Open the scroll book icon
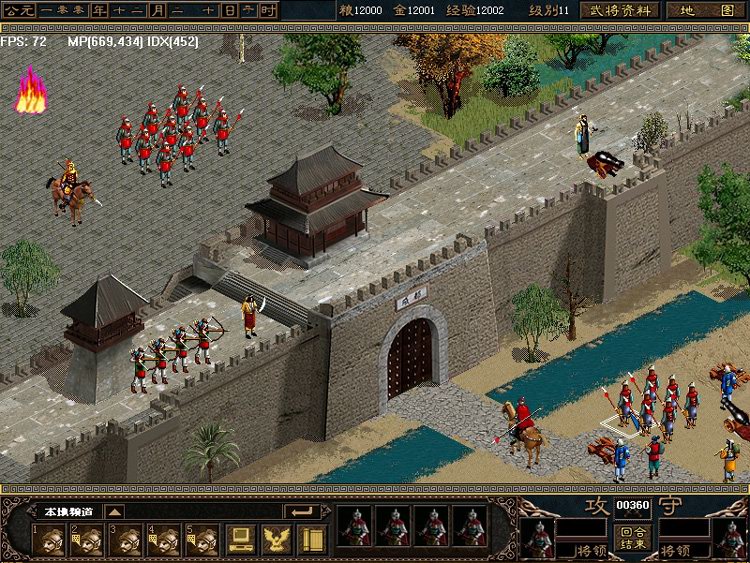This screenshot has width=750, height=563. pos(309,540)
